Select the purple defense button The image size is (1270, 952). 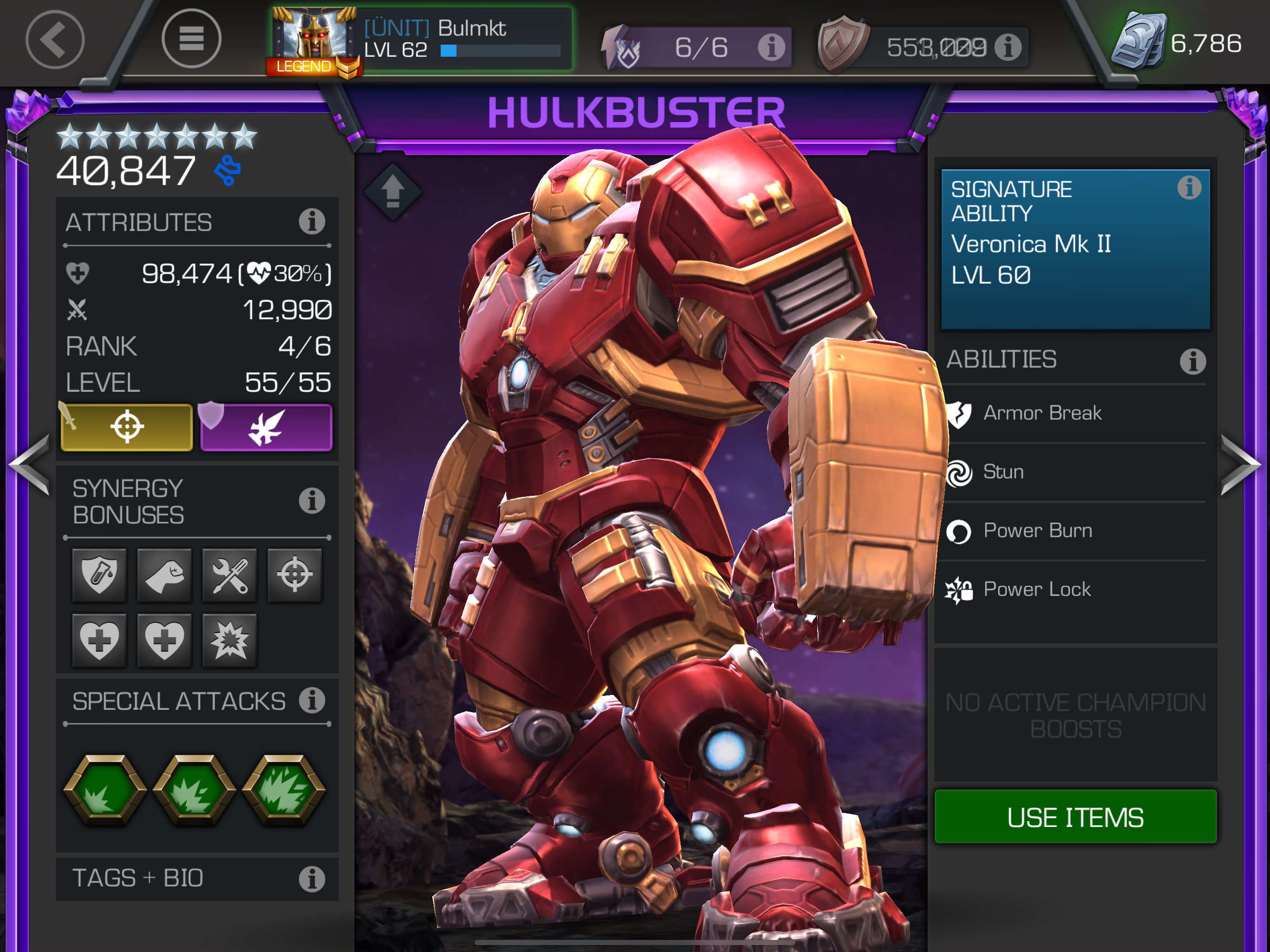[x=266, y=427]
